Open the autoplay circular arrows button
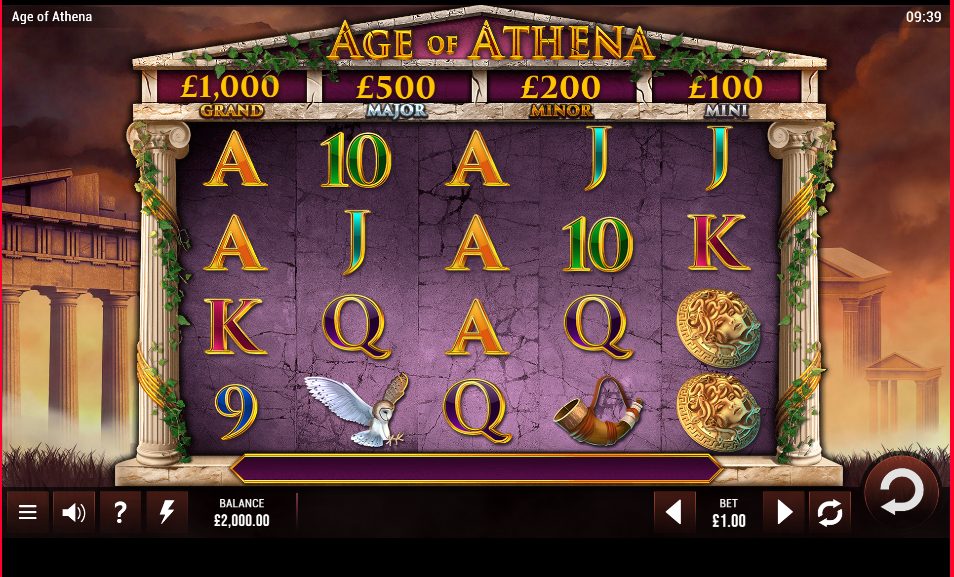 pyautogui.click(x=830, y=513)
